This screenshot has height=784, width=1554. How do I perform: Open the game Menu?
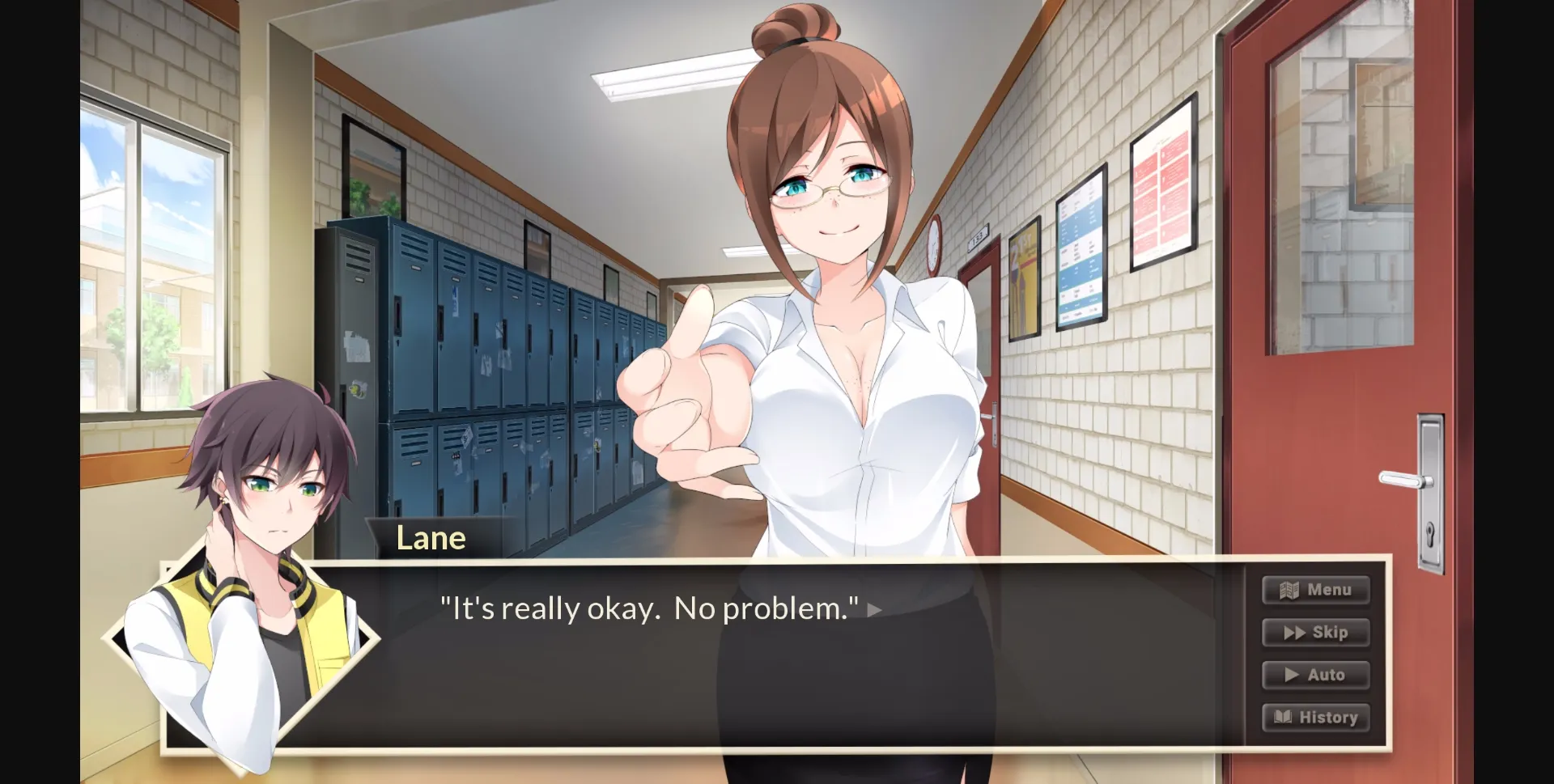[x=1316, y=590]
